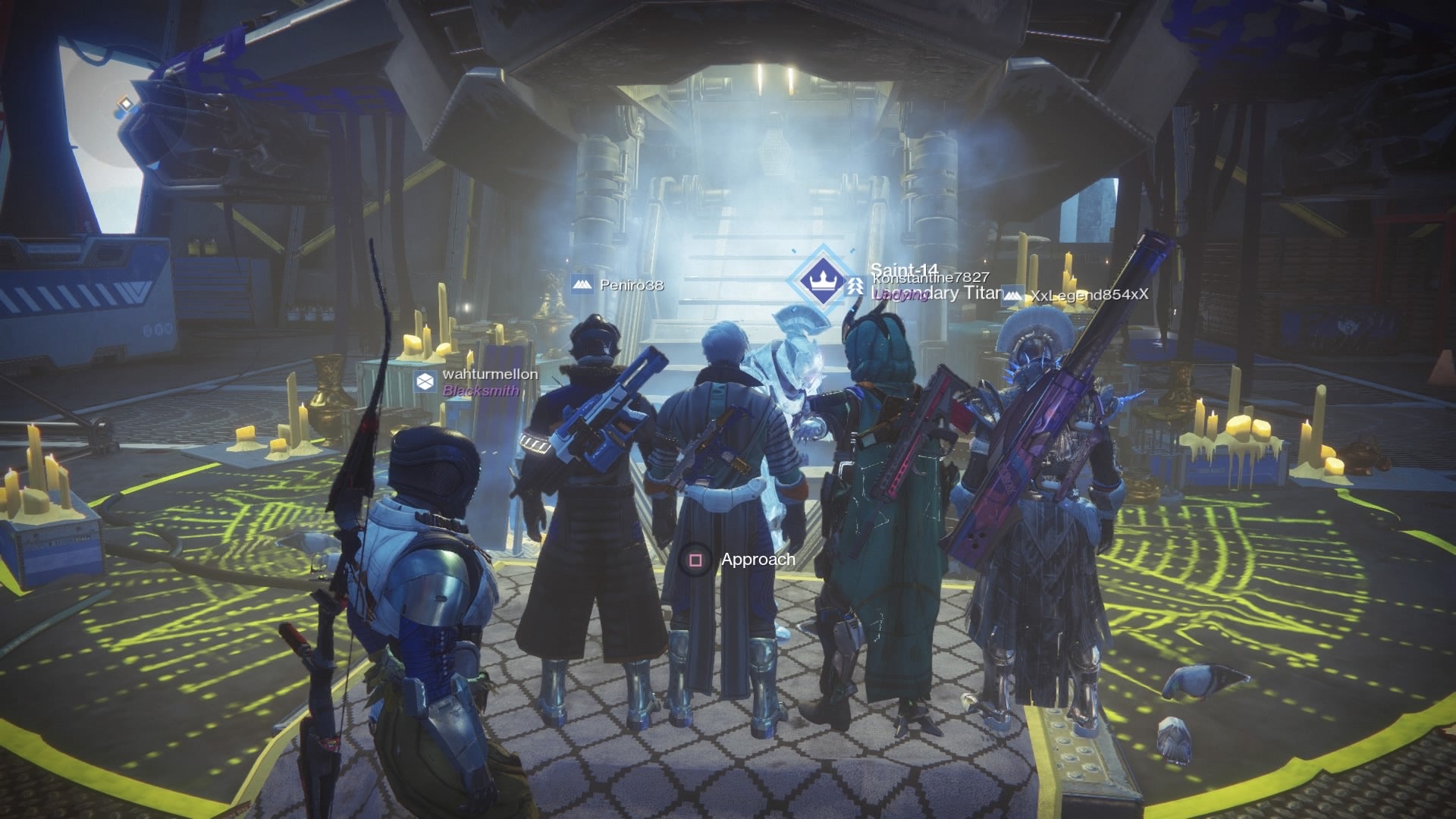This screenshot has width=1456, height=819.
Task: Click the Saint-14 vendor name text
Action: pyautogui.click(x=908, y=268)
